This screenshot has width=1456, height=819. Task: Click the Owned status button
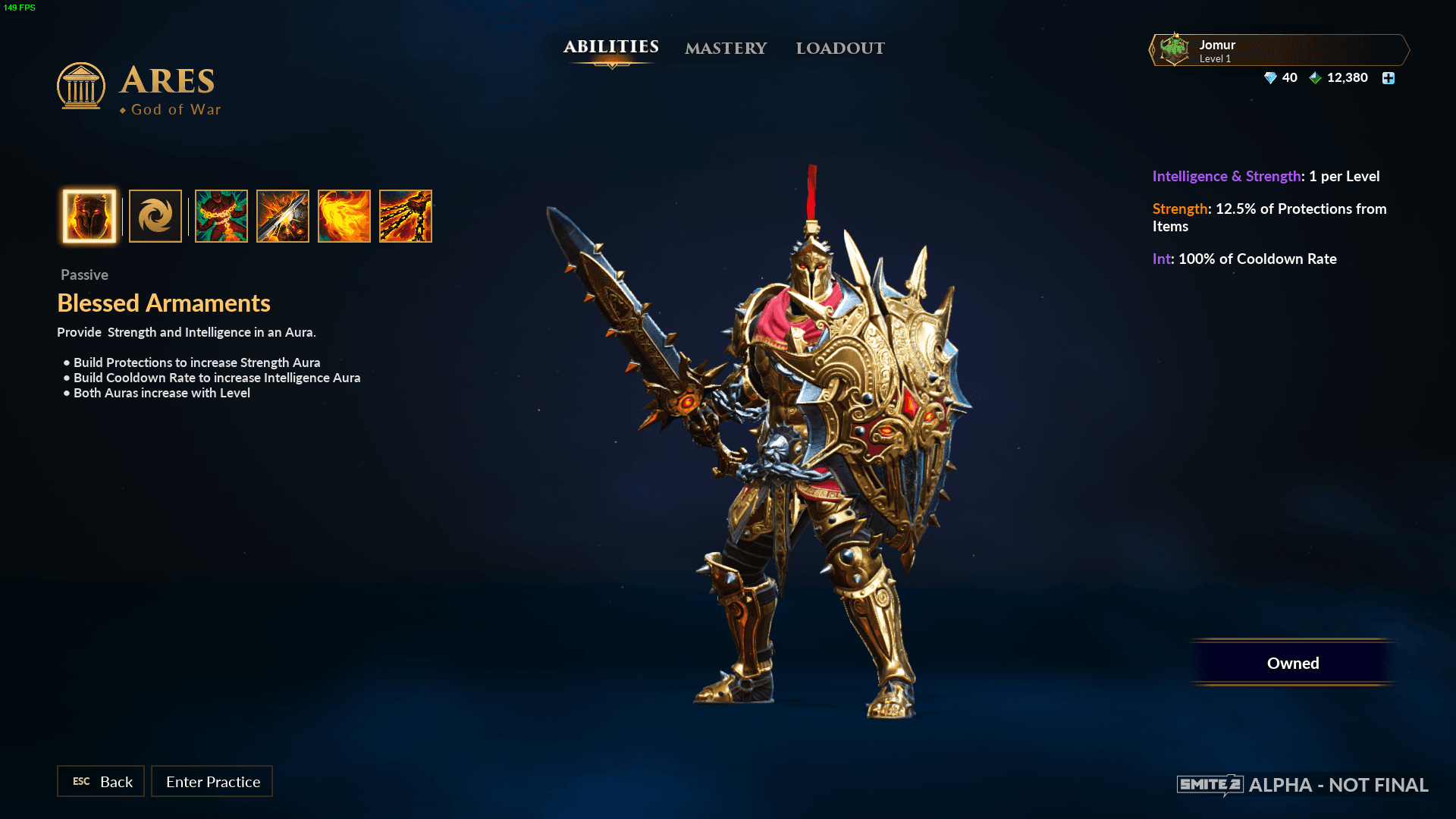click(x=1293, y=663)
